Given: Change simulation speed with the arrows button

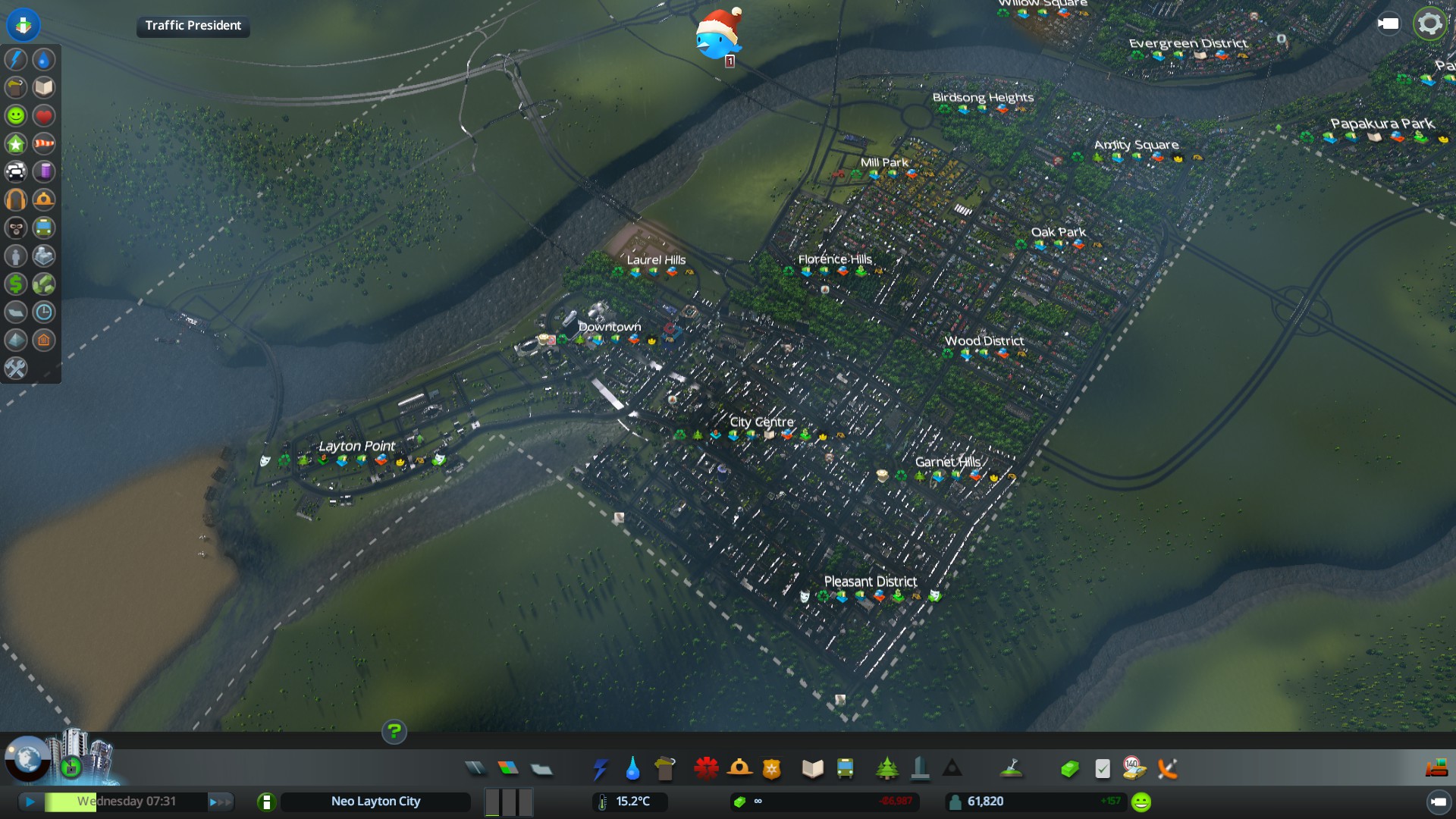Looking at the screenshot, I should click(x=221, y=802).
